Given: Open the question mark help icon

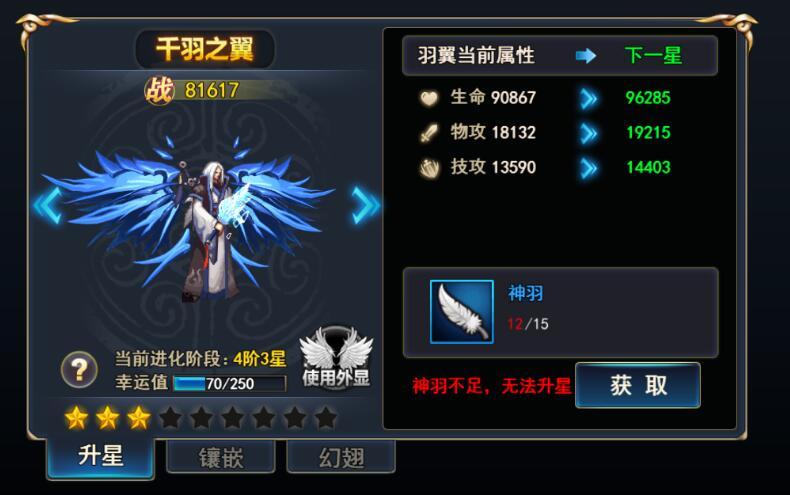Looking at the screenshot, I should click(x=79, y=370).
